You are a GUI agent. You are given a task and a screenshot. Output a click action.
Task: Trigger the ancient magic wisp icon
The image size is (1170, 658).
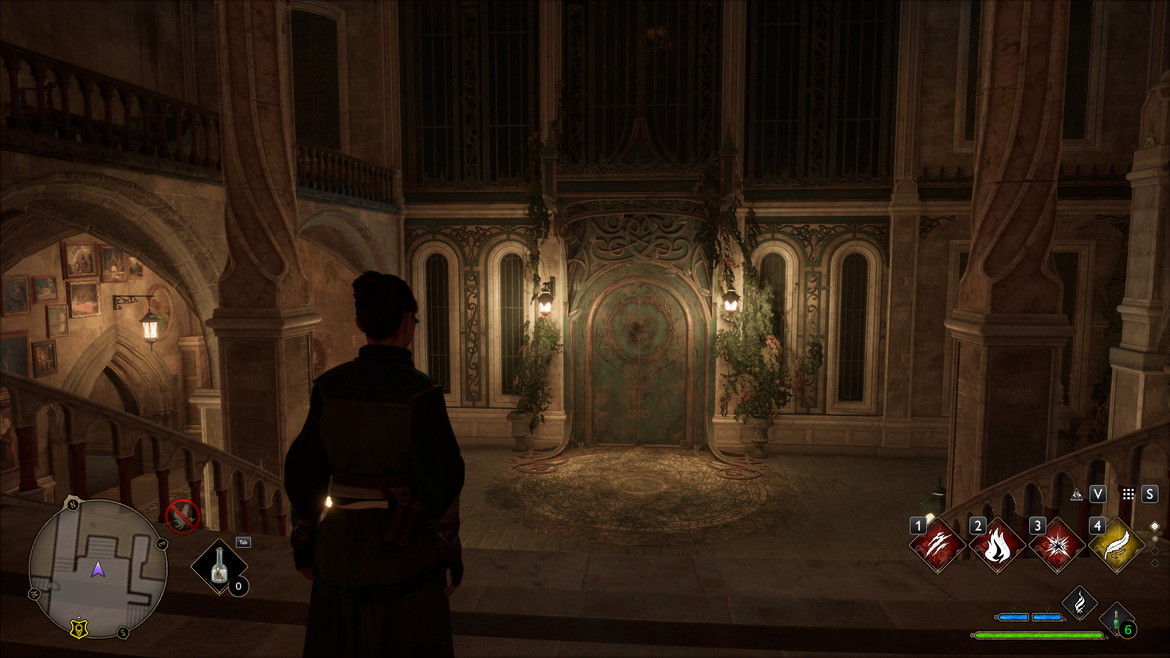click(1079, 601)
